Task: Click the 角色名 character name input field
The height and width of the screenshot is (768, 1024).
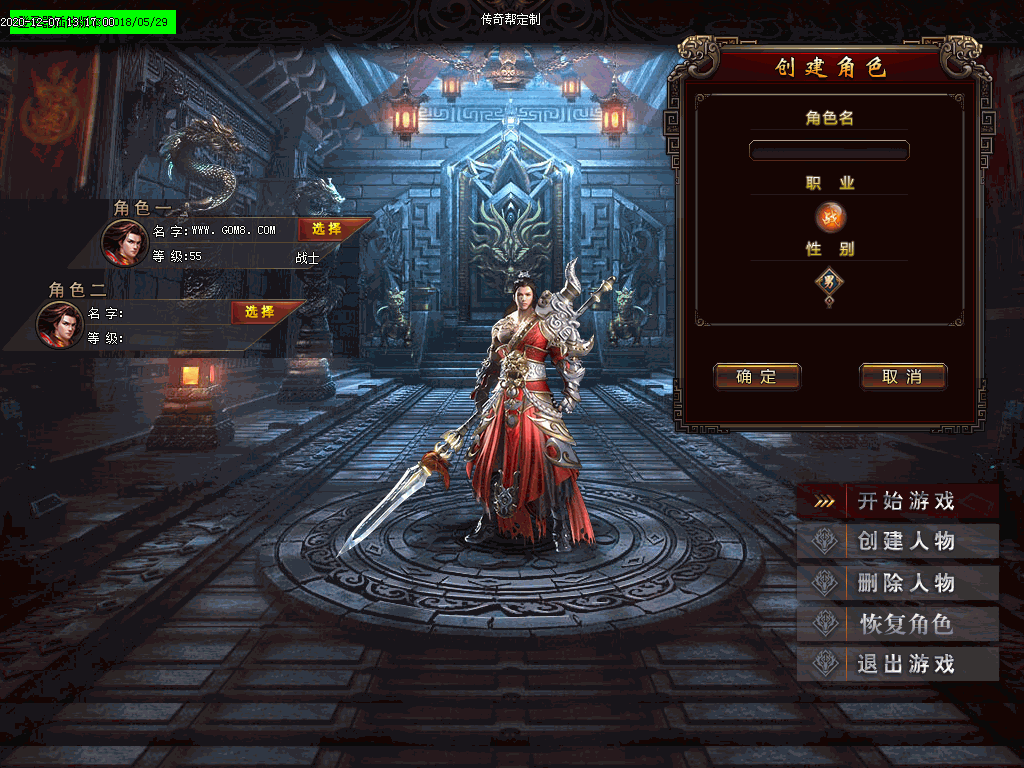Action: point(829,150)
